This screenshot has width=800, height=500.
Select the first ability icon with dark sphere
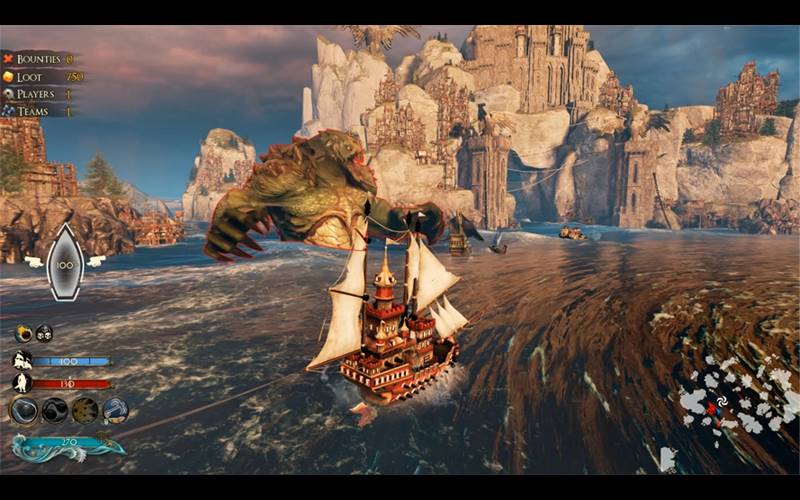pyautogui.click(x=24, y=410)
